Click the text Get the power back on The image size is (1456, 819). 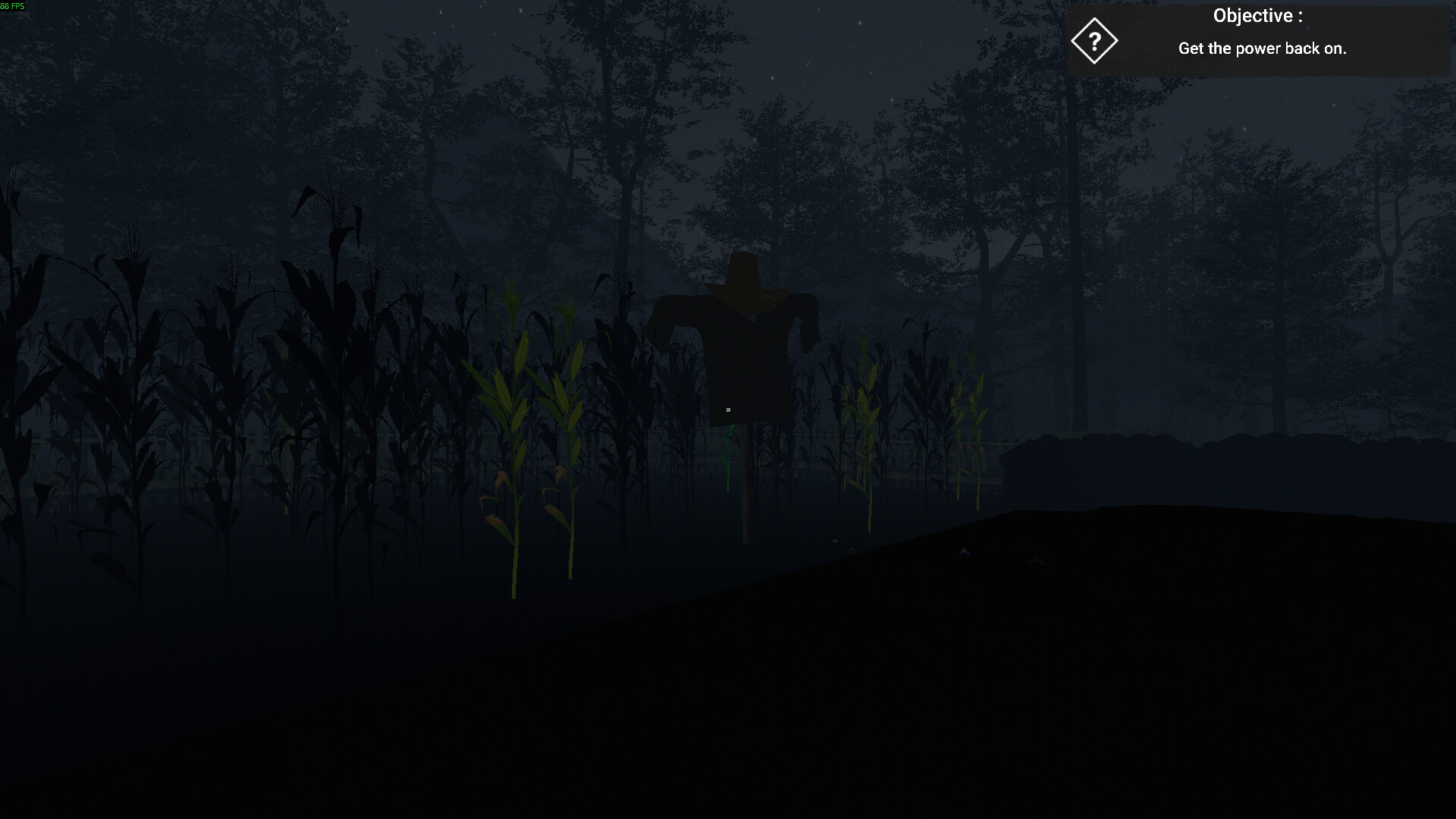tap(1263, 49)
